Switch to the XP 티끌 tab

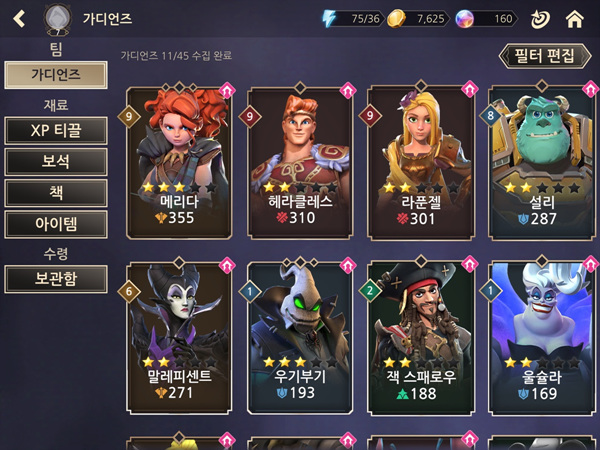point(55,131)
